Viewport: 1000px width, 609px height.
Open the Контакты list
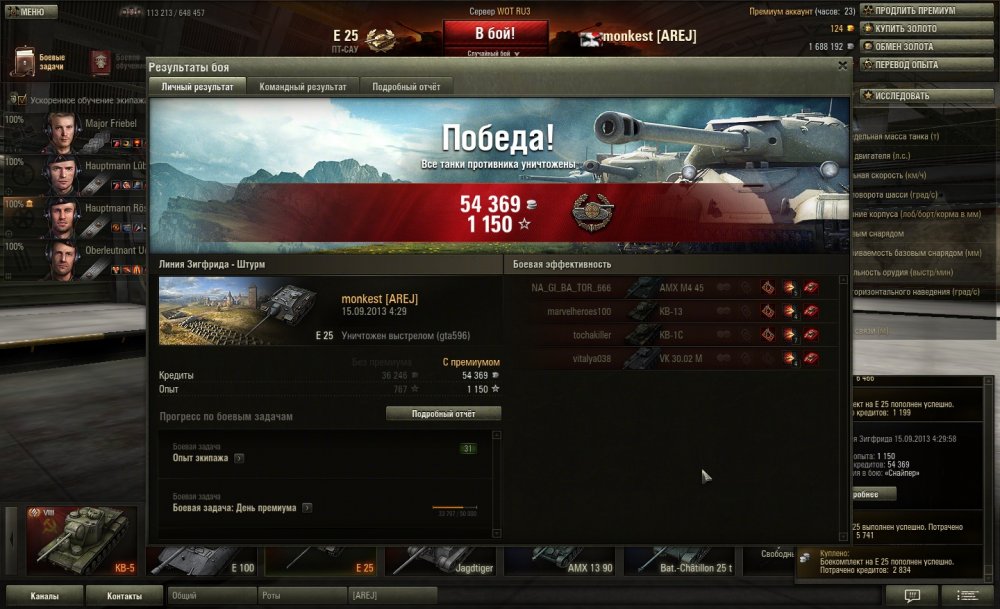point(124,596)
